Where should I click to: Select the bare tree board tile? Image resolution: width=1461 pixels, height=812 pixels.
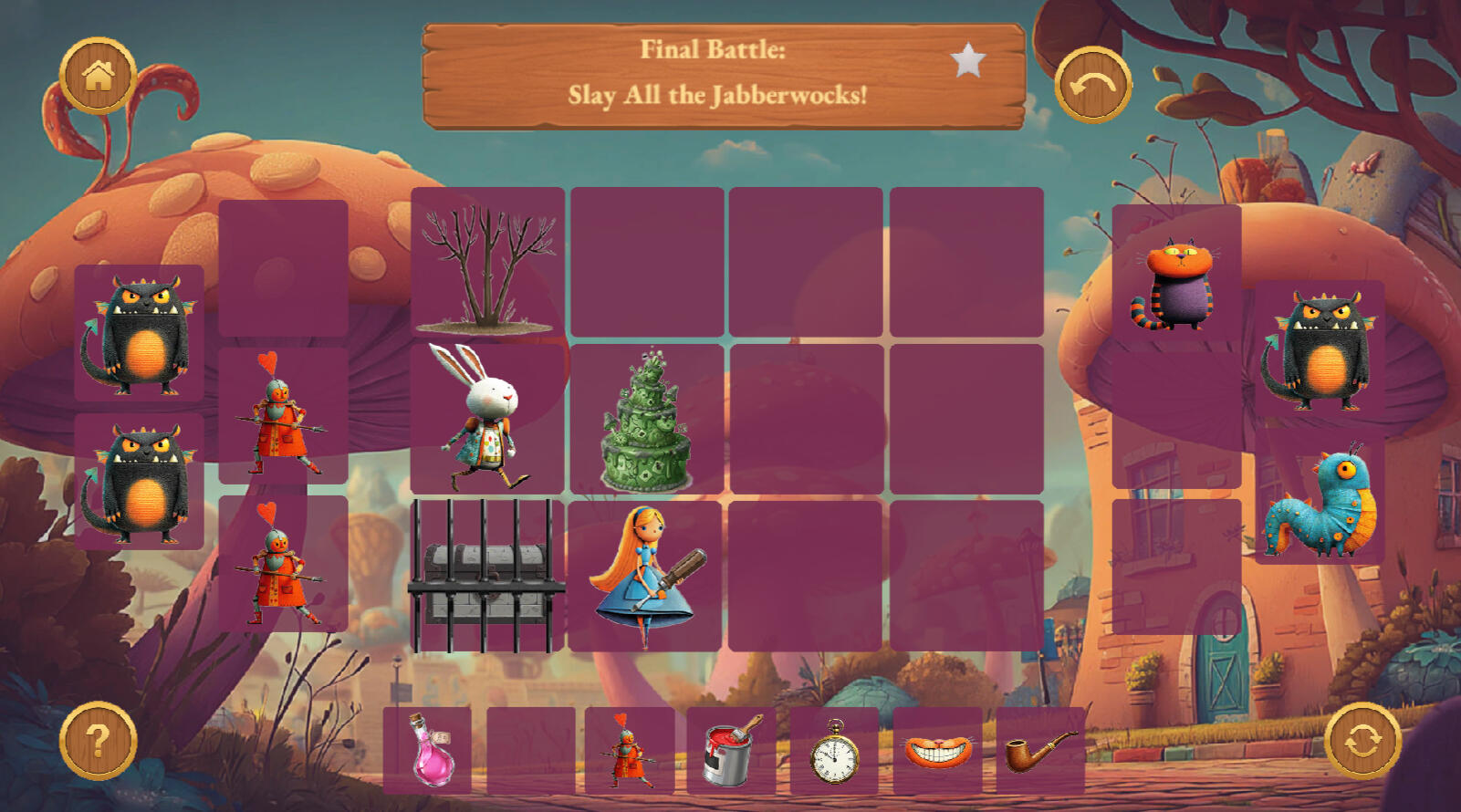pyautogui.click(x=487, y=265)
